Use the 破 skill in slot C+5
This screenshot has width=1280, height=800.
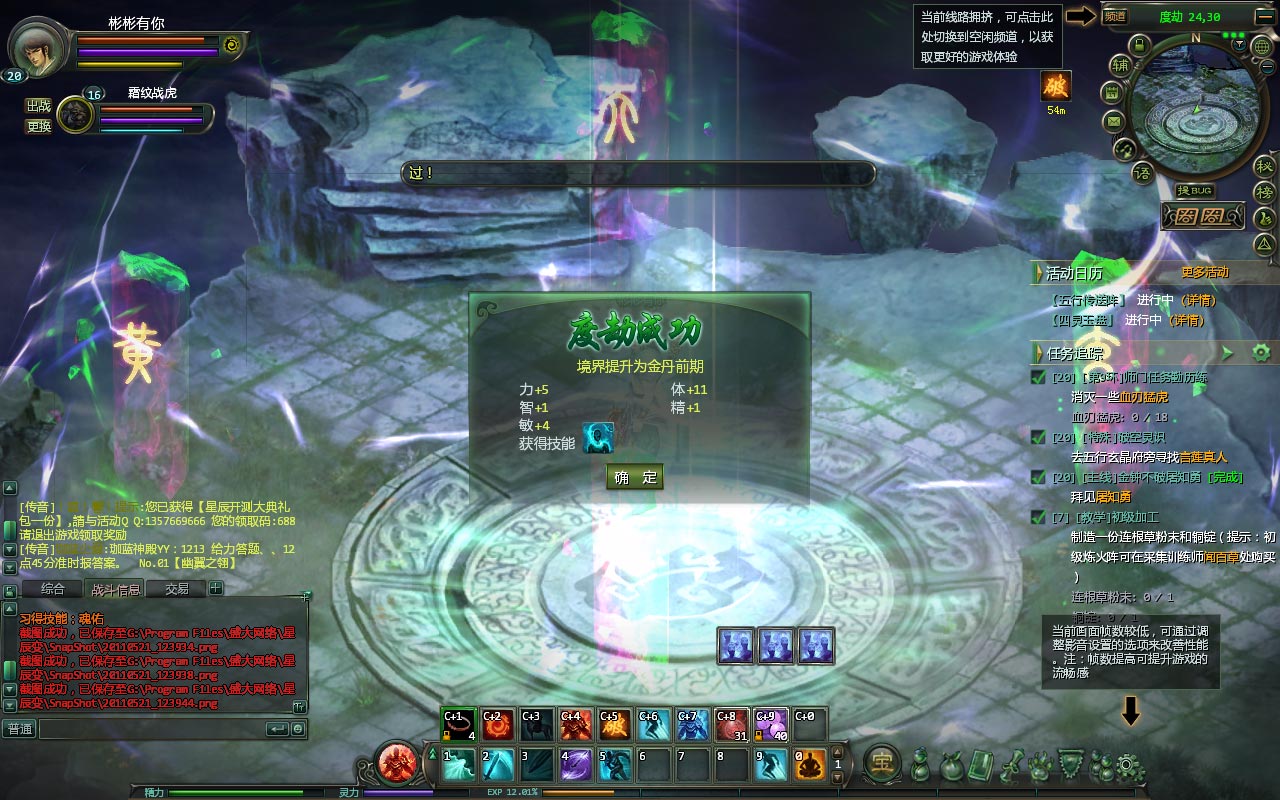pos(614,724)
